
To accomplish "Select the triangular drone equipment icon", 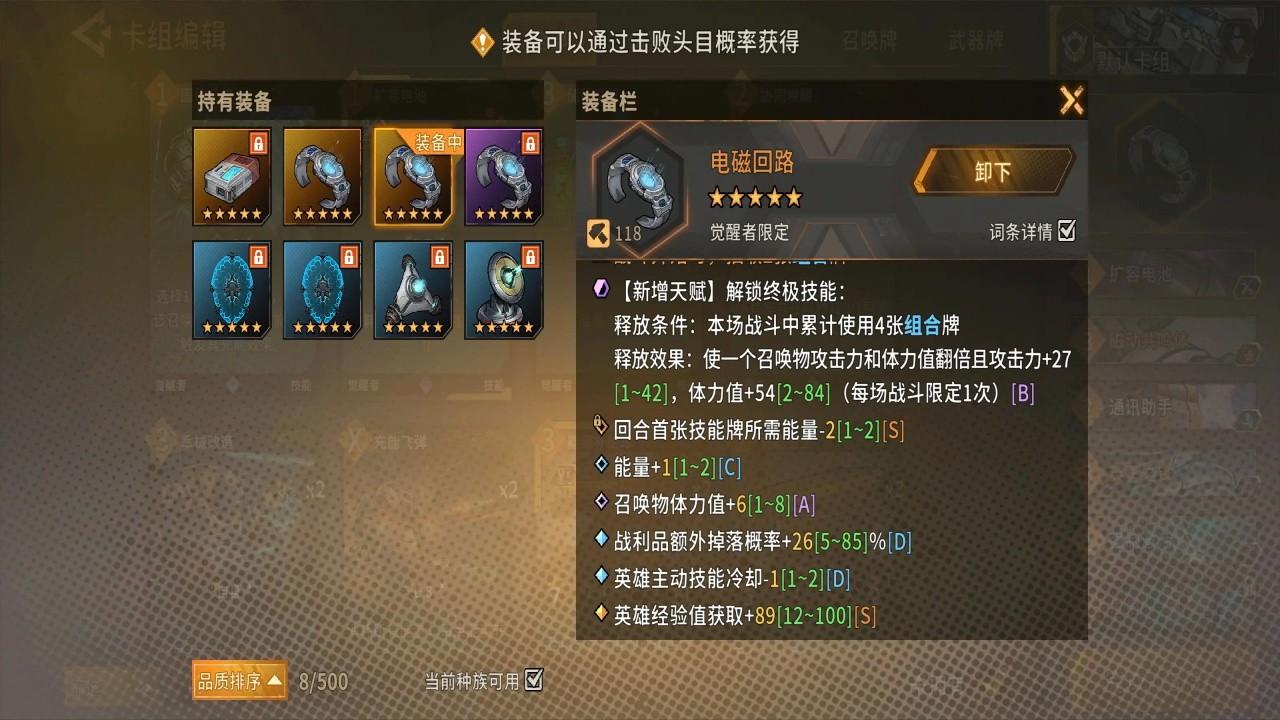I will coord(412,291).
